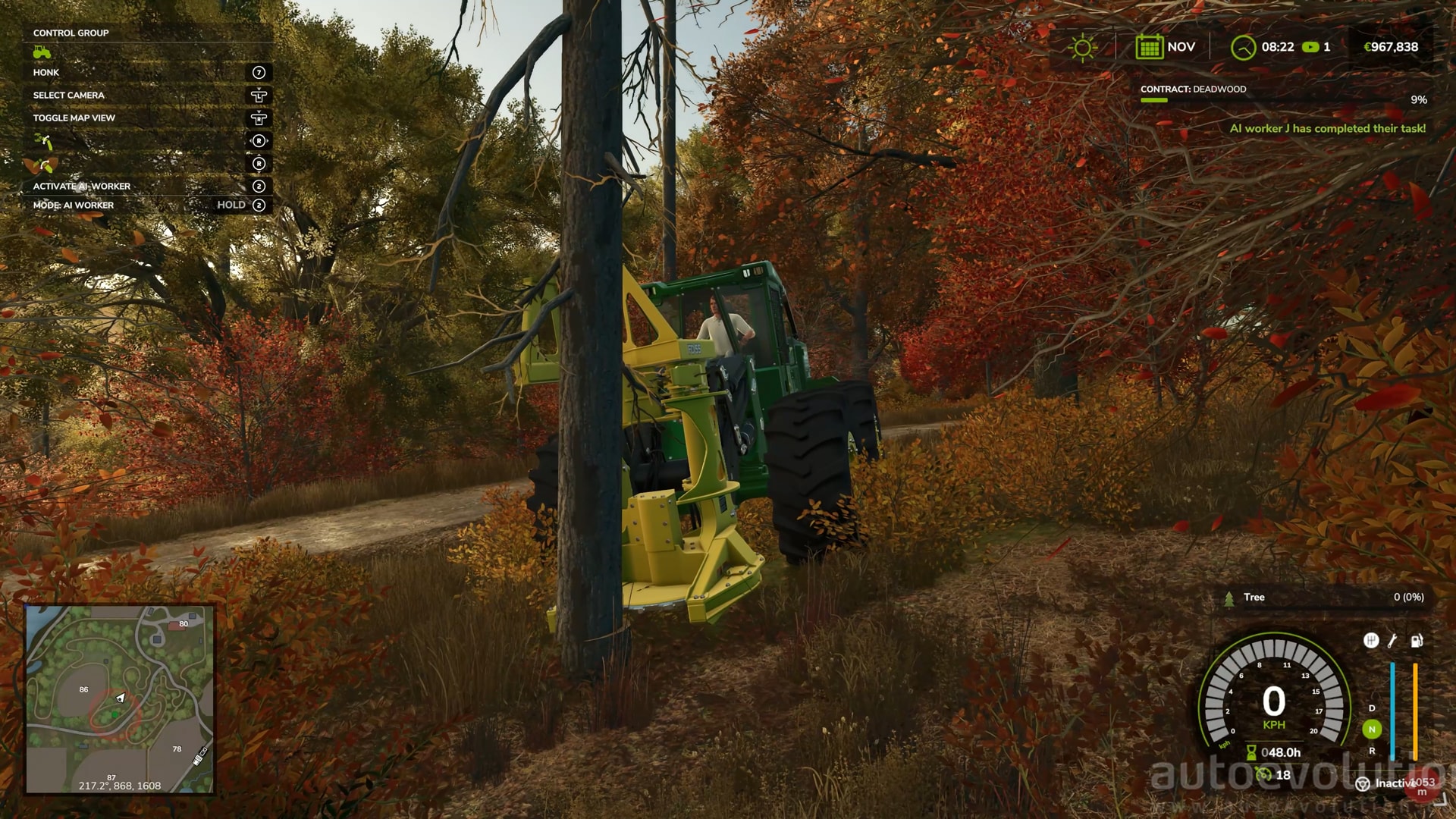Select the fuel pump icon
The height and width of the screenshot is (819, 1456).
tap(1416, 641)
